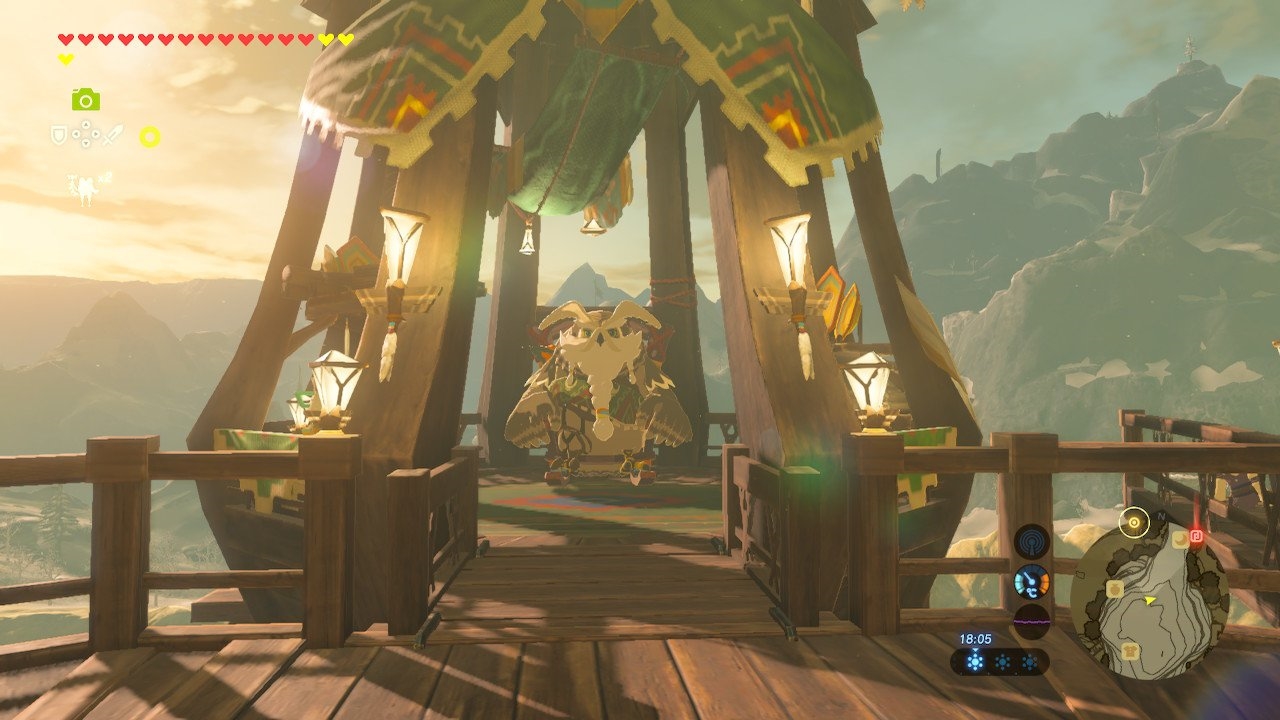Image resolution: width=1280 pixels, height=720 pixels.
Task: Open the shield quick-select icon
Action: pos(60,134)
